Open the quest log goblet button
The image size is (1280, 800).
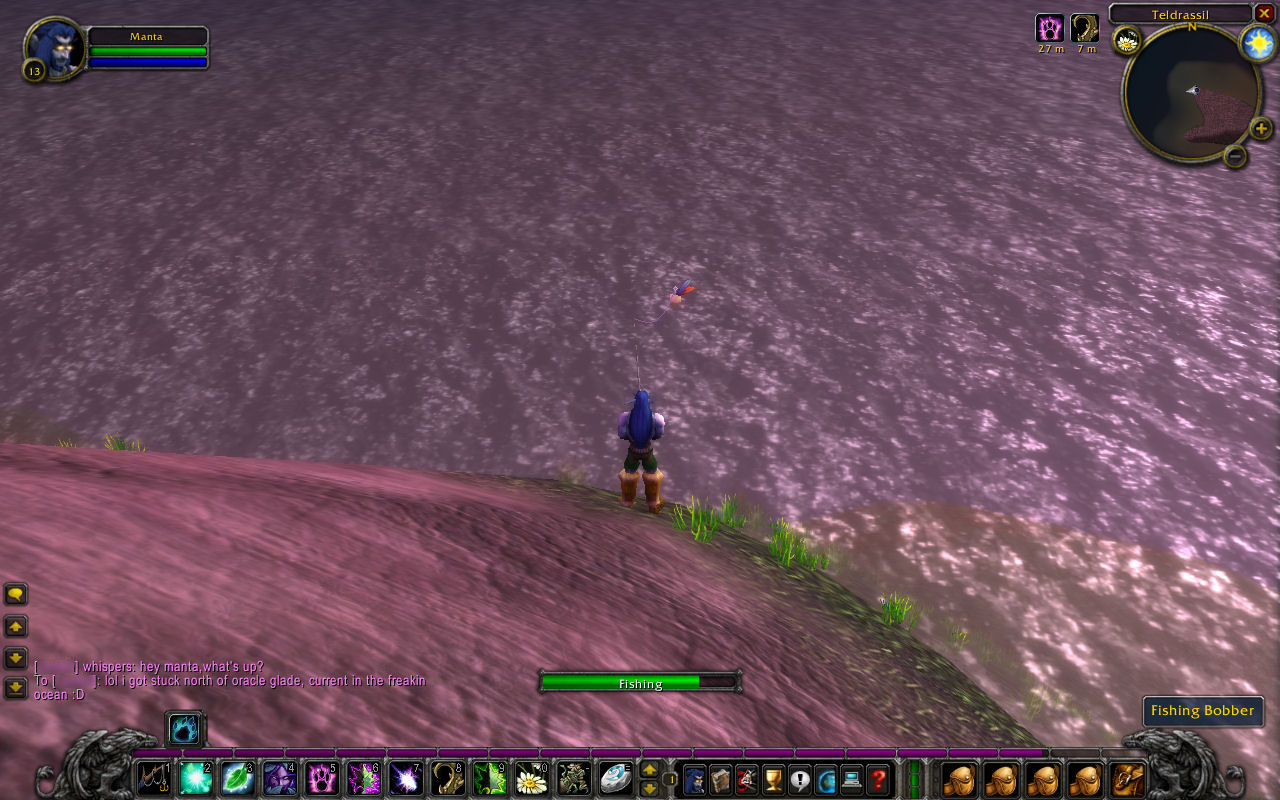(x=773, y=778)
